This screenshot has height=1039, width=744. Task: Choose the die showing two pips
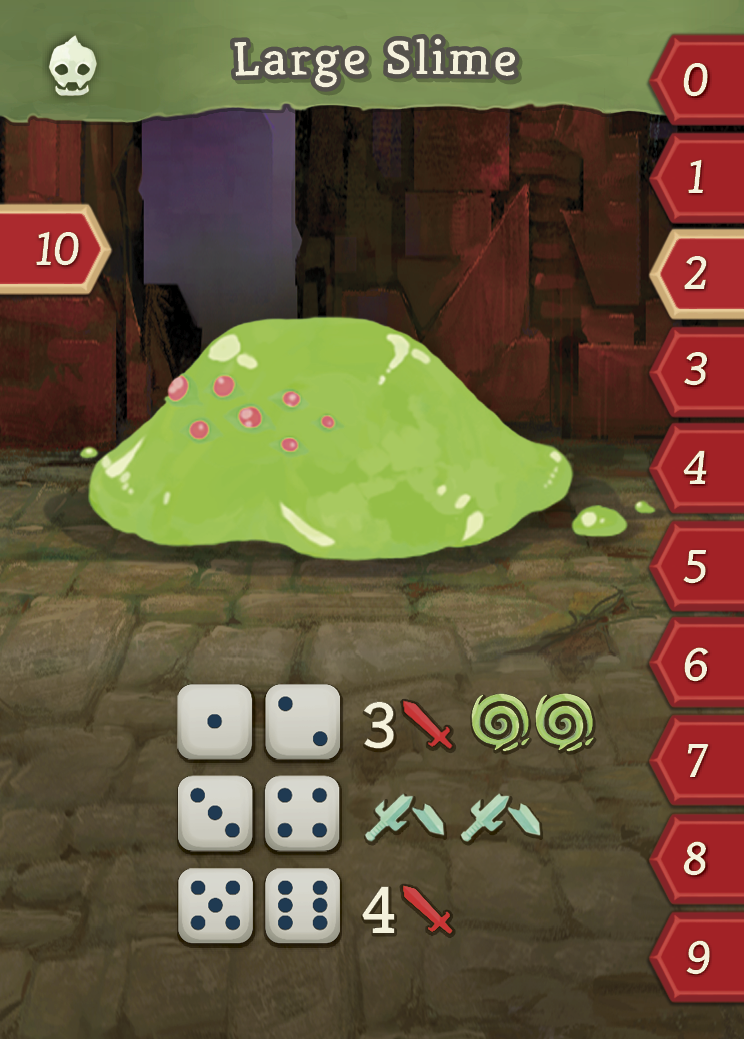(x=302, y=722)
